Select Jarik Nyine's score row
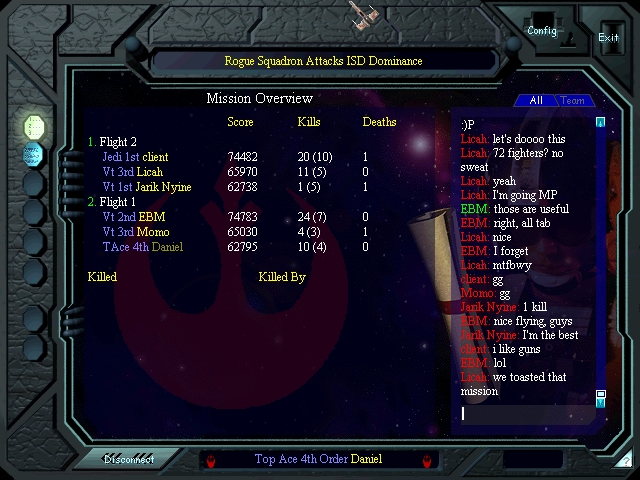The image size is (640, 480). pyautogui.click(x=146, y=187)
